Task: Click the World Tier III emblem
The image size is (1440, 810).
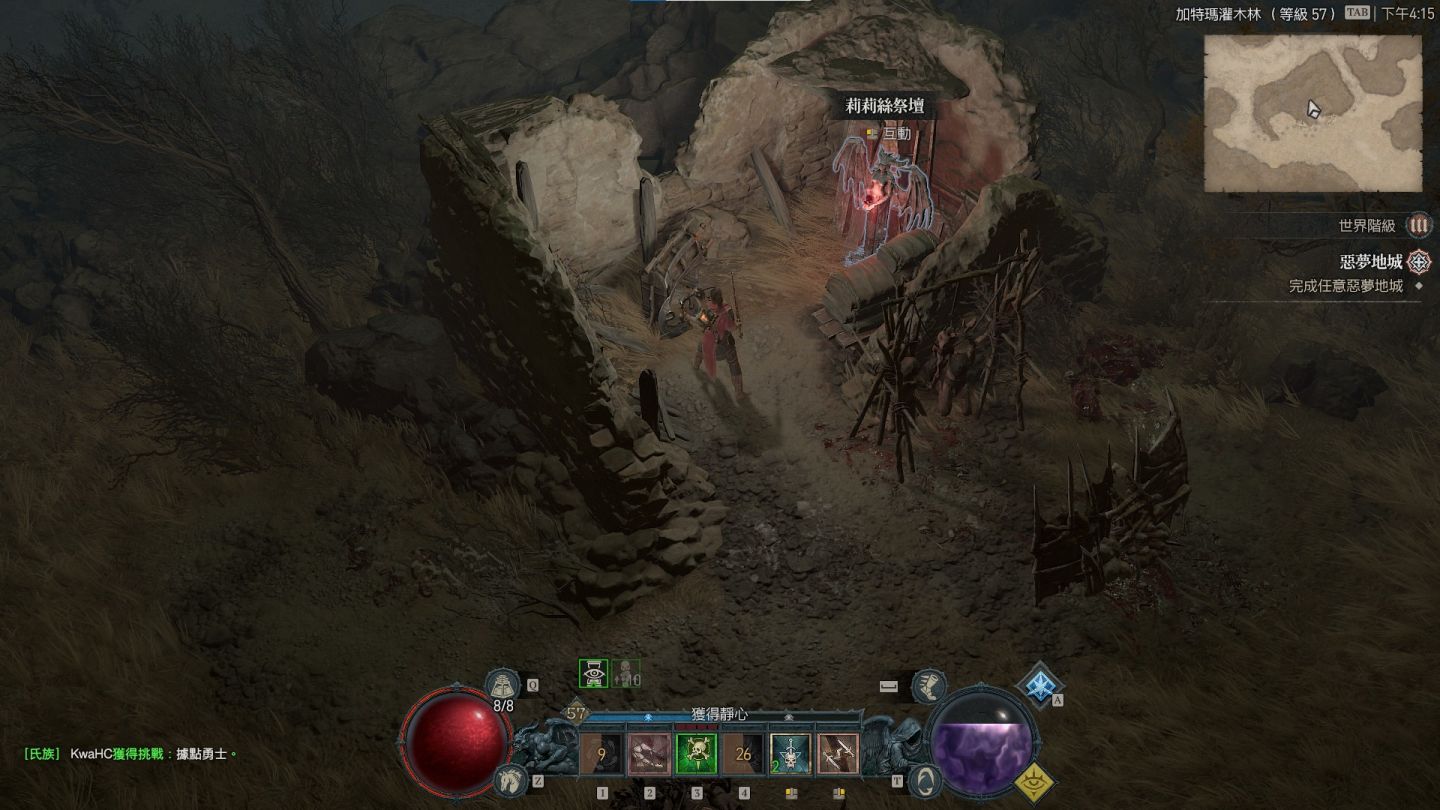Action: pyautogui.click(x=1418, y=226)
